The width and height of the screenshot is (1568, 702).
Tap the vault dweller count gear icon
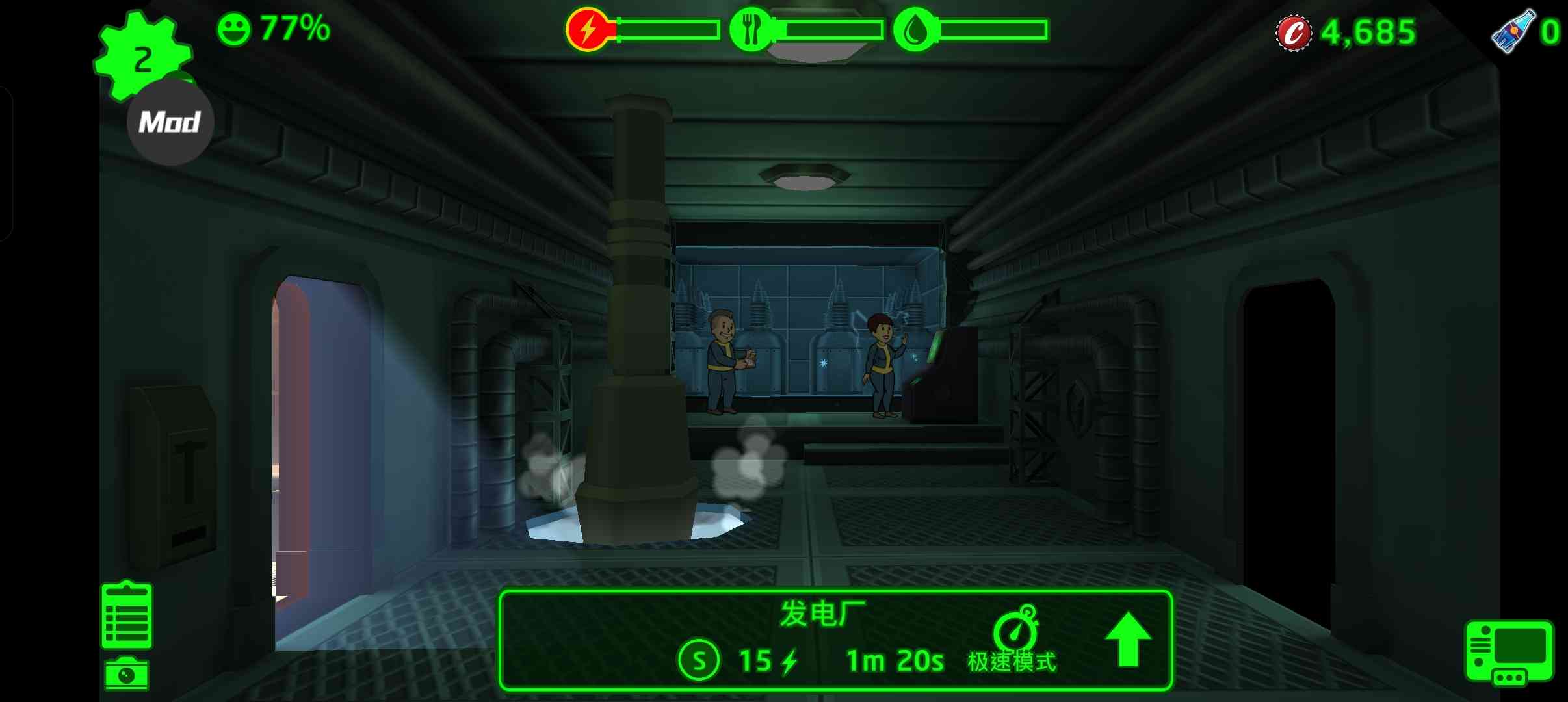coord(142,56)
